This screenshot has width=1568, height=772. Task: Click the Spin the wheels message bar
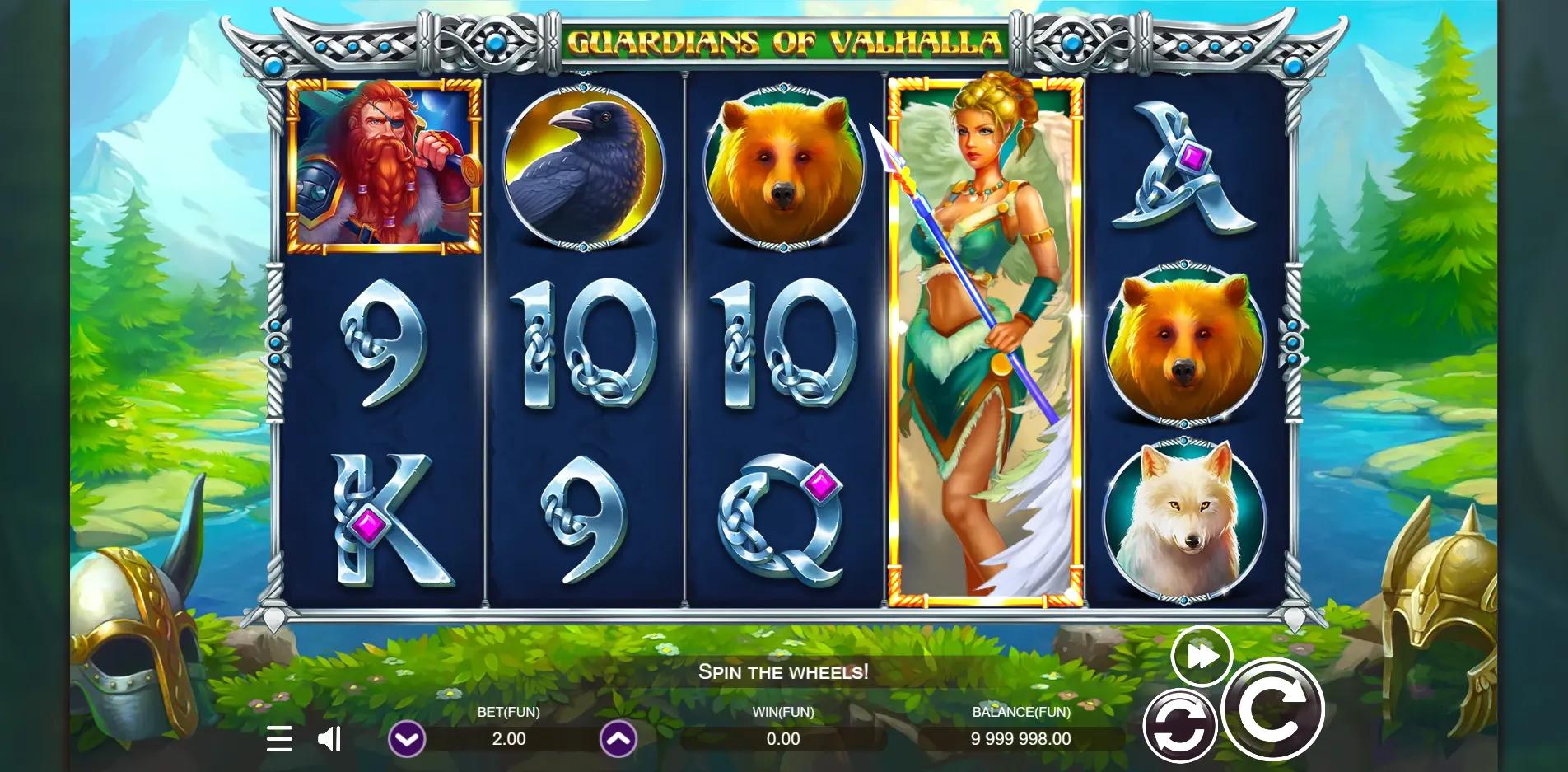782,671
